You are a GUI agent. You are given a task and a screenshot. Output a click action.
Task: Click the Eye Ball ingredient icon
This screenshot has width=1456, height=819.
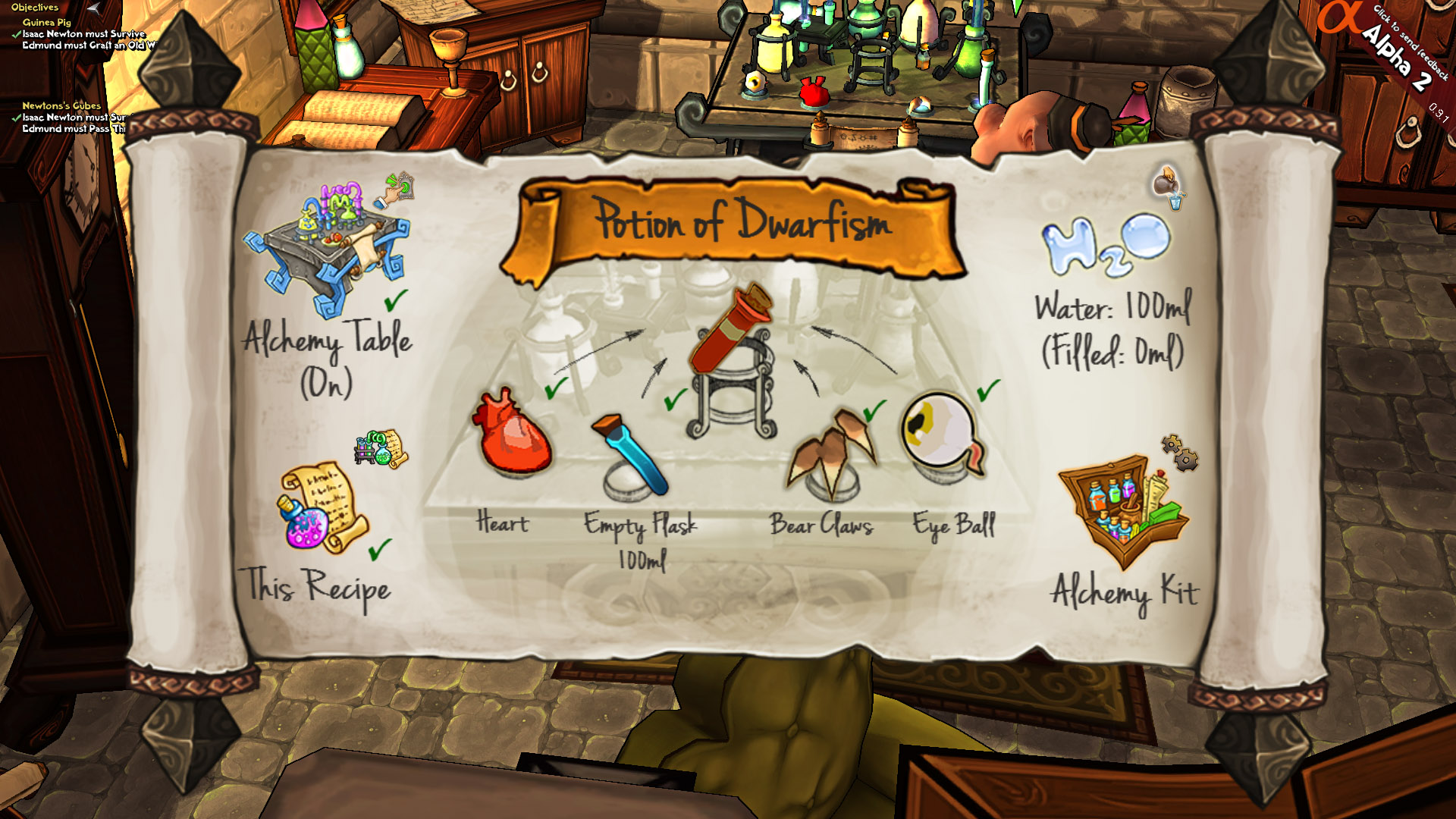tap(940, 432)
